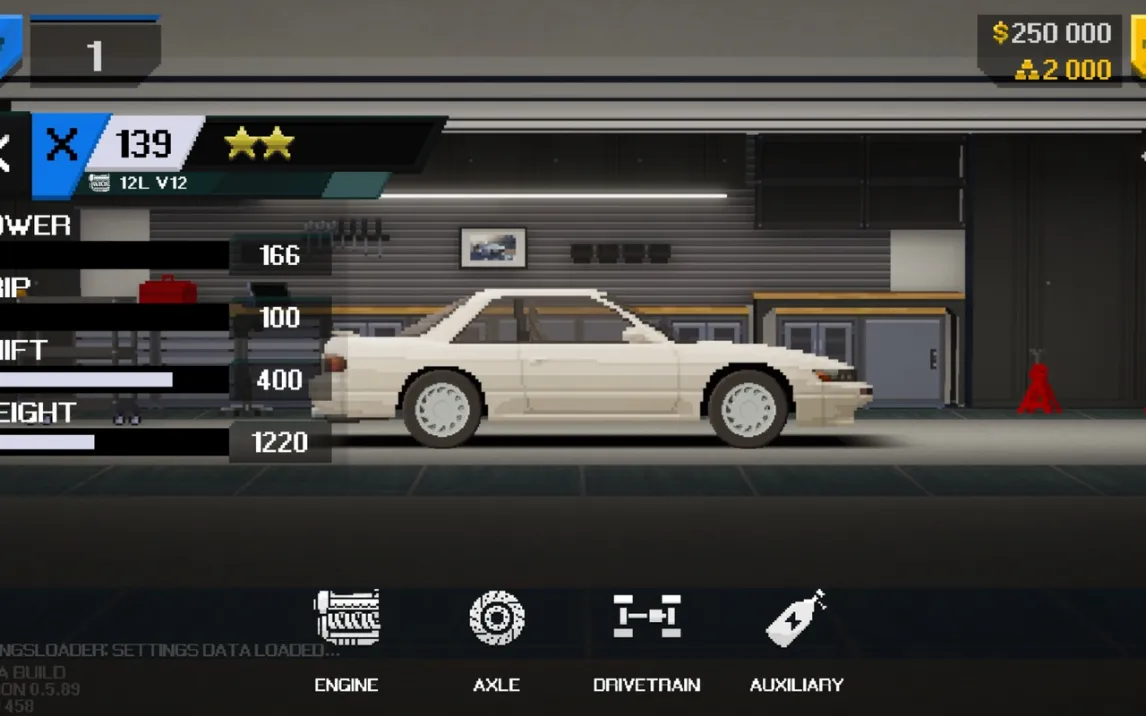This screenshot has width=1146, height=716.
Task: Switch to the Drivetrain category
Action: pos(646,637)
